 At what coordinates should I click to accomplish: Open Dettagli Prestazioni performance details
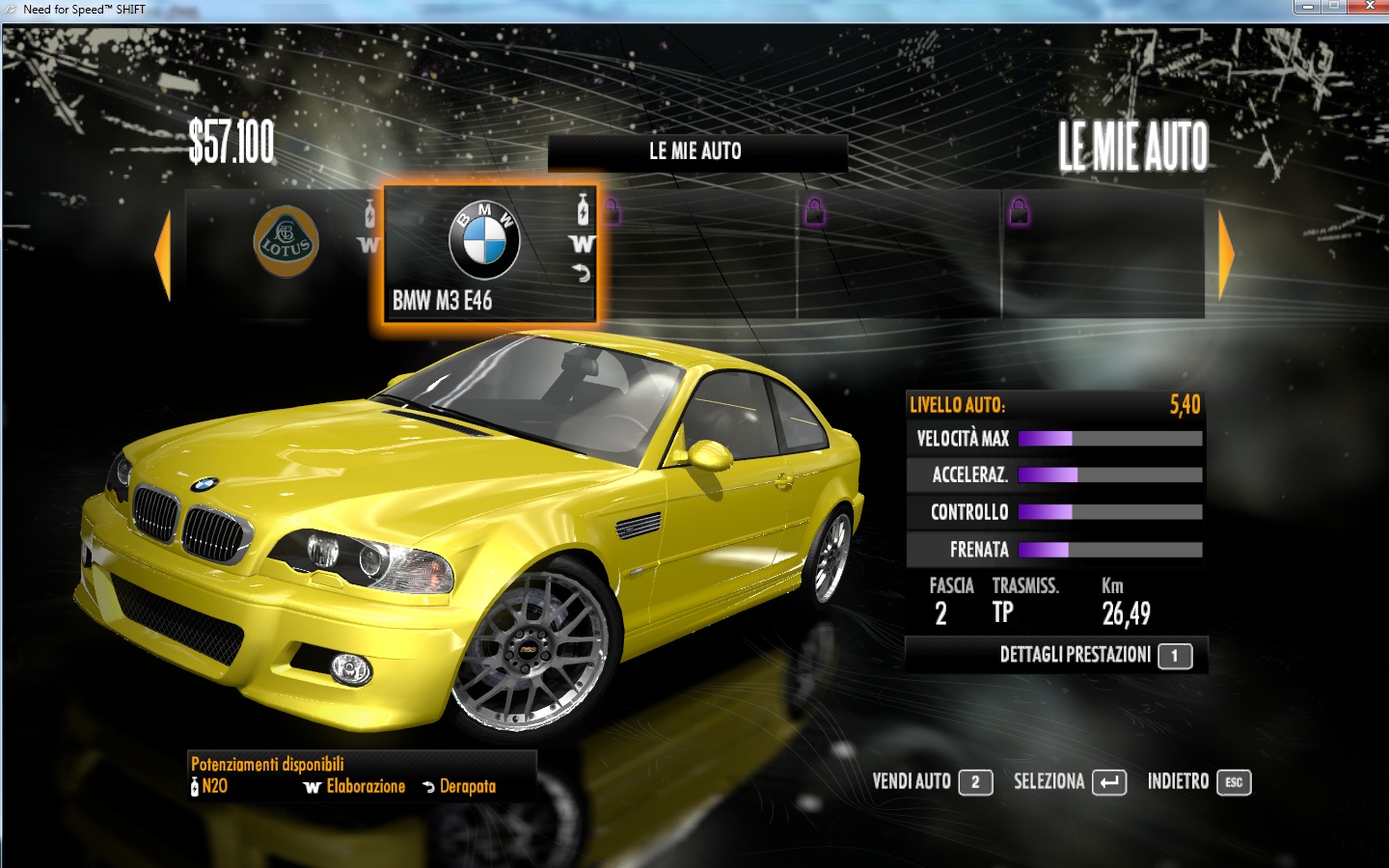coord(1094,656)
